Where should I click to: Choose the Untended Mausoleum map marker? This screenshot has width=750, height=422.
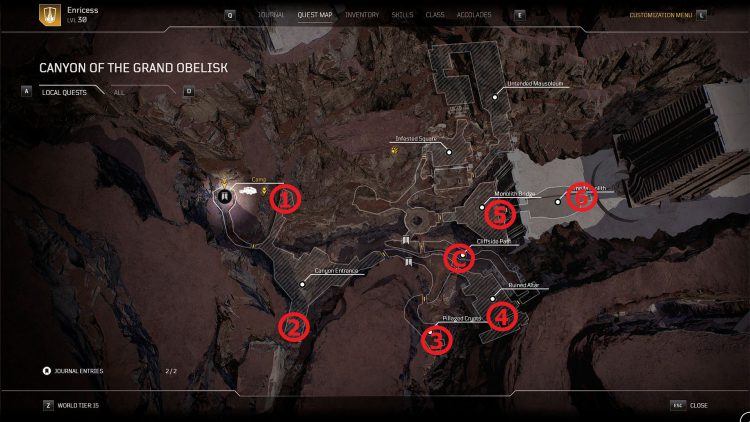pos(494,97)
